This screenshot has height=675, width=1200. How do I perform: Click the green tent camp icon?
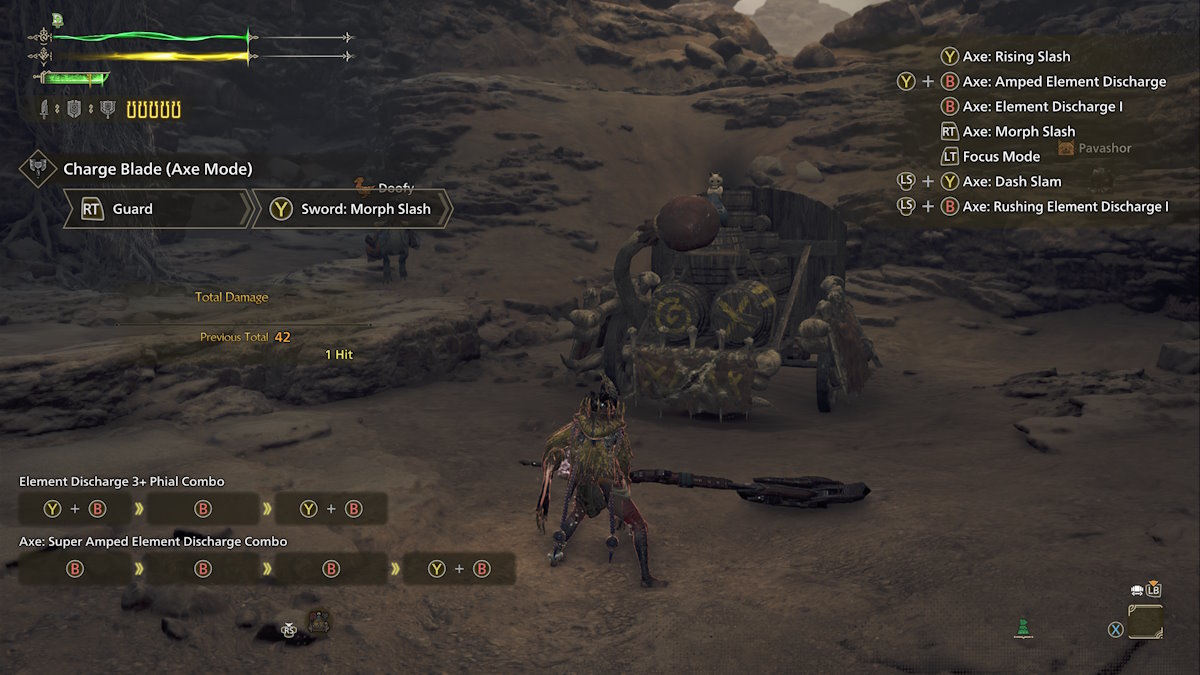click(x=1021, y=629)
